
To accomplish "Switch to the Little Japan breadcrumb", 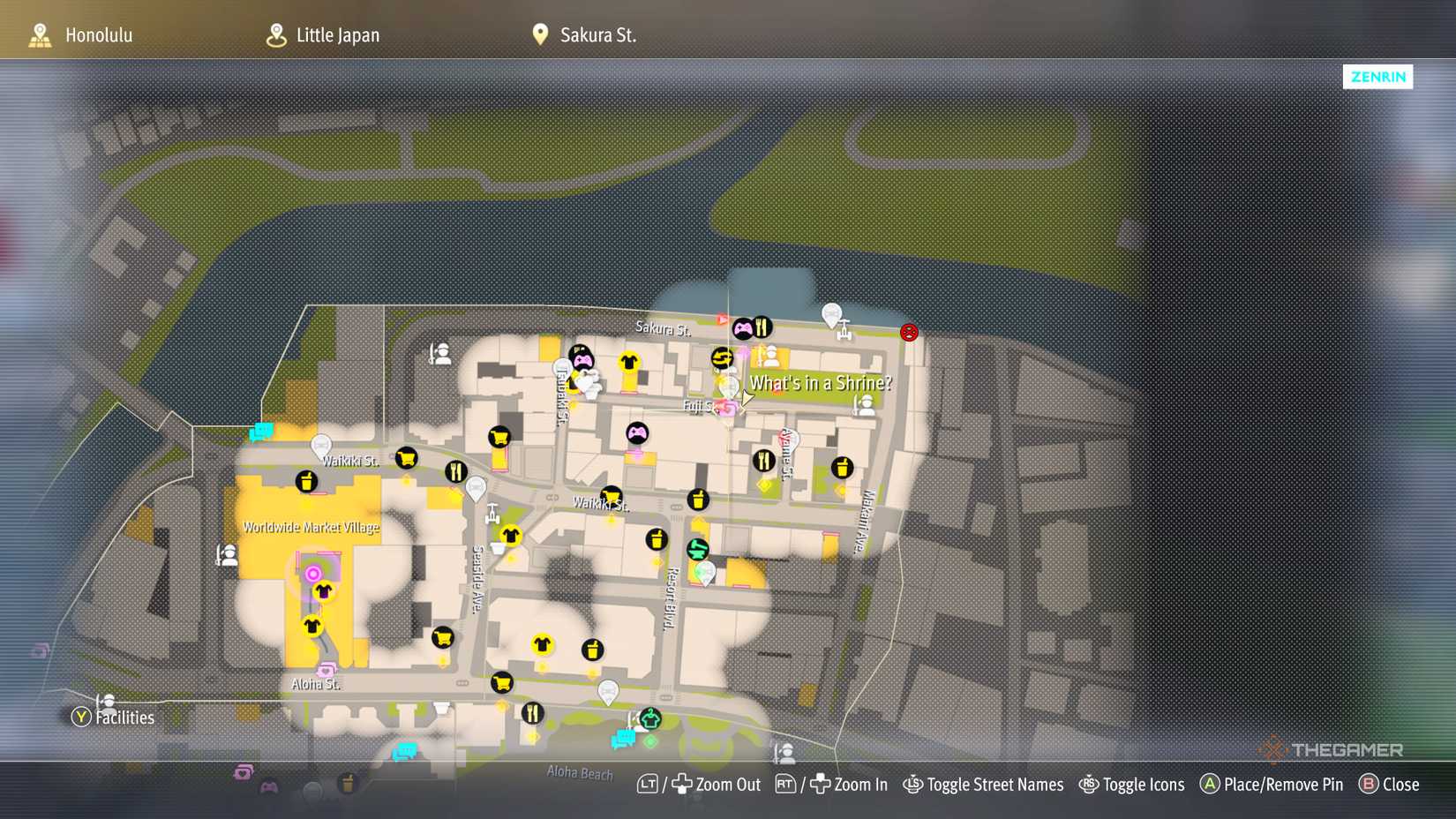I will (337, 35).
